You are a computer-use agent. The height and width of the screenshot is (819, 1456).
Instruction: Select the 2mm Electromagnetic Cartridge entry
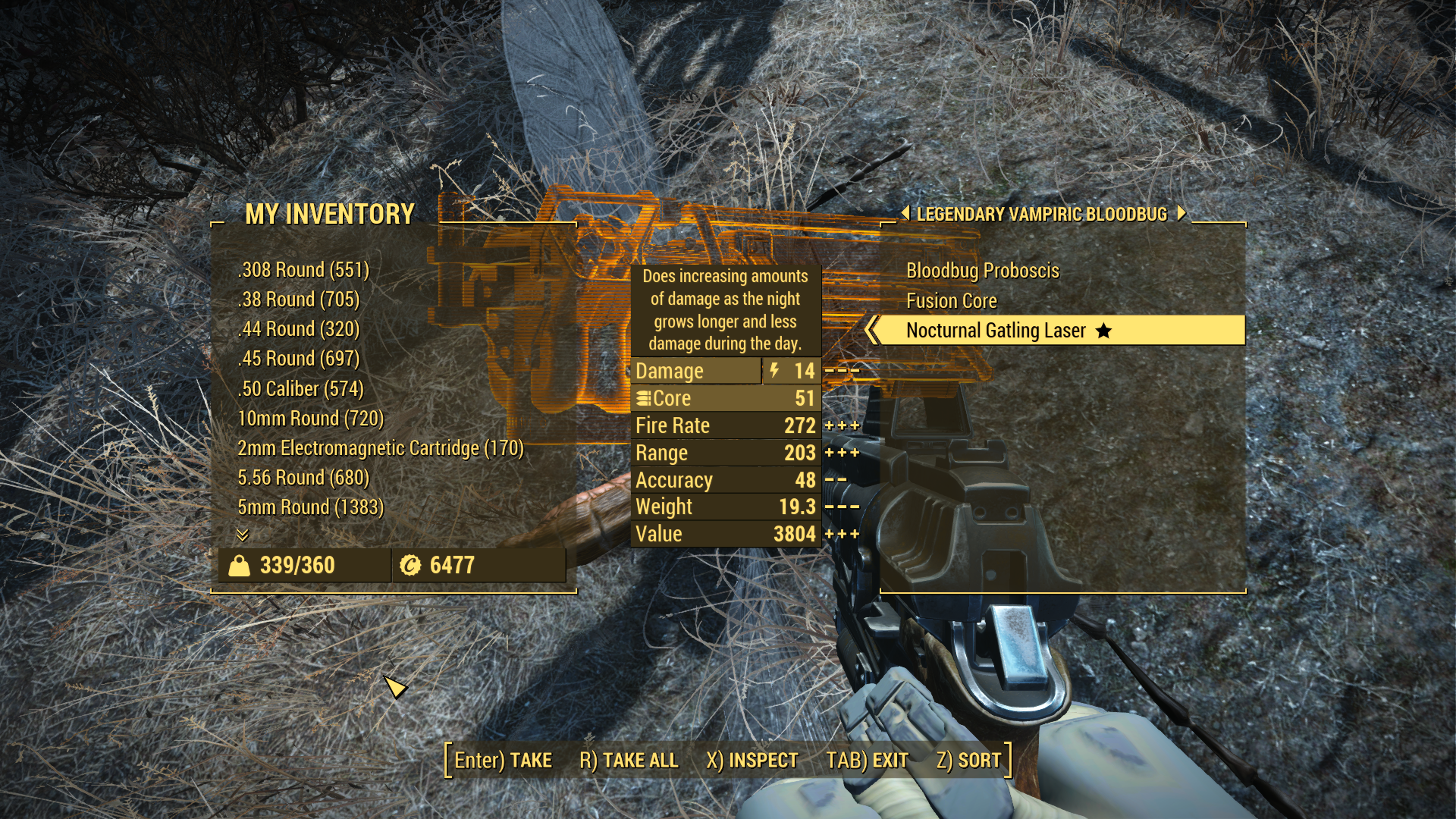point(380,448)
